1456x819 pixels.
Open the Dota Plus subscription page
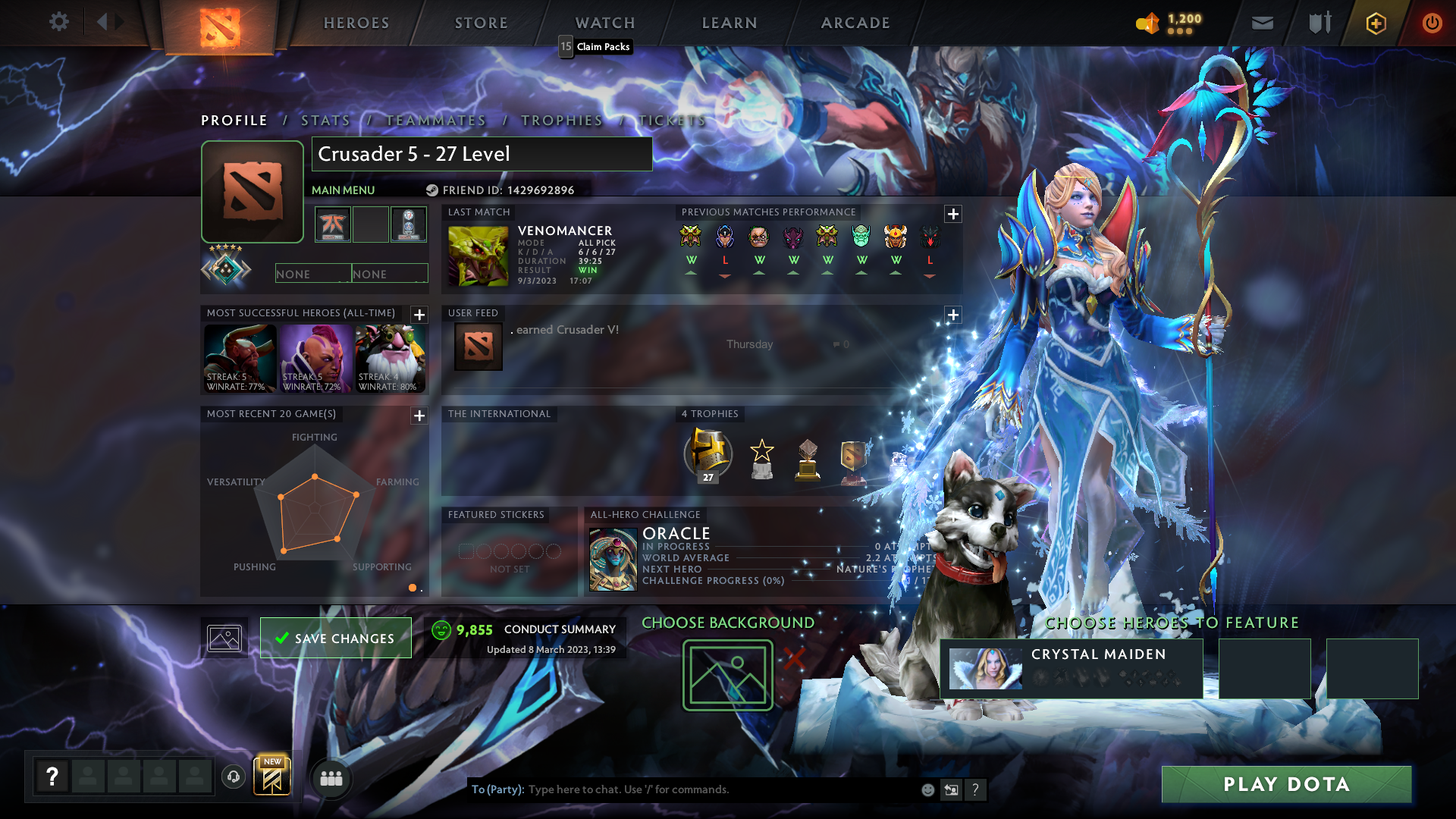(x=1376, y=23)
